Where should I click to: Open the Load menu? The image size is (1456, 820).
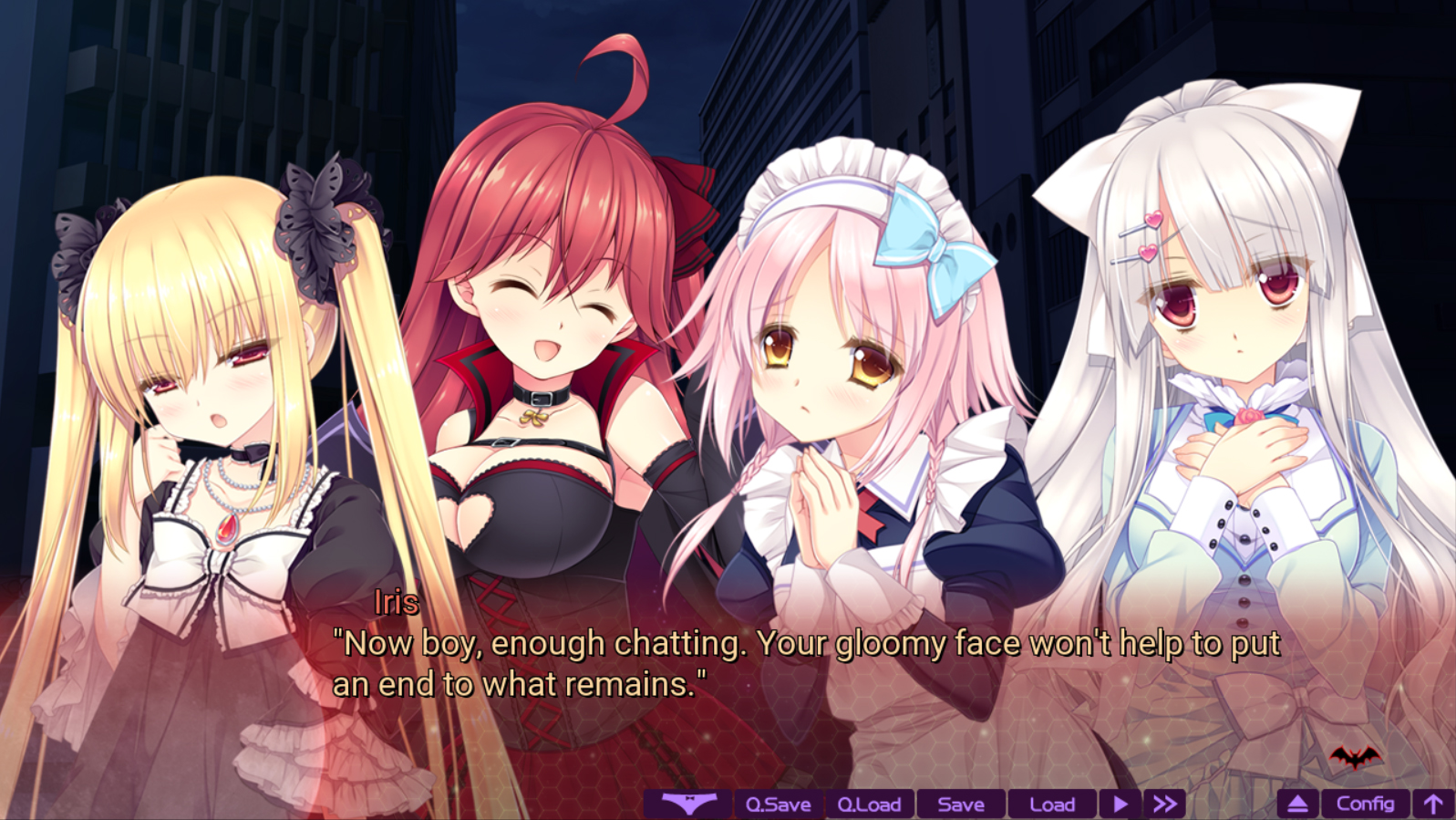click(1050, 804)
